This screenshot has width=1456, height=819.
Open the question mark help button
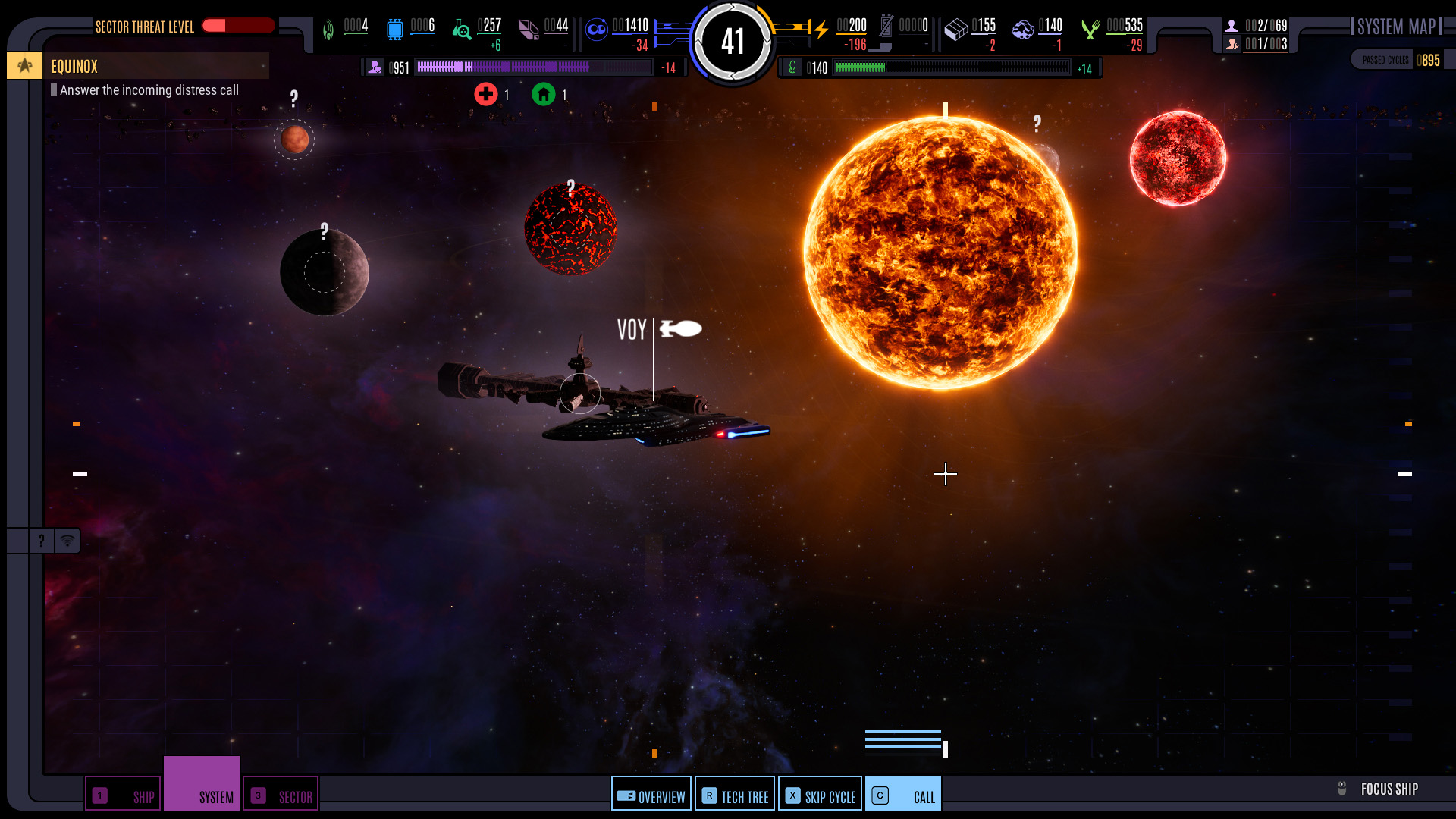pyautogui.click(x=41, y=541)
